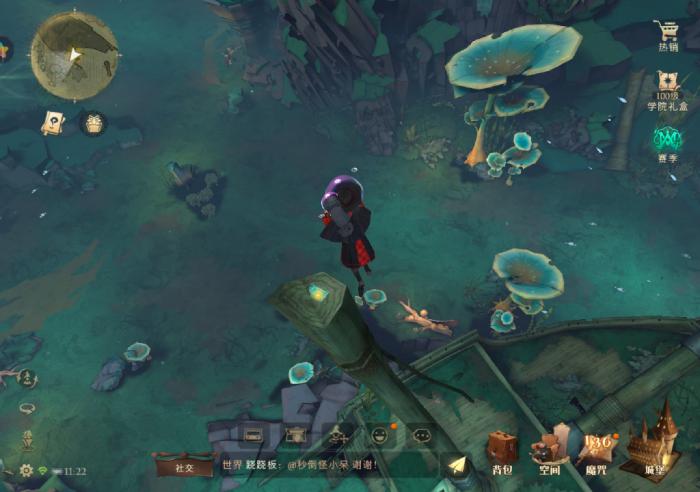Image resolution: width=700 pixels, height=492 pixels.
Task: Open the 赛季 season menu
Action: pyautogui.click(x=667, y=140)
